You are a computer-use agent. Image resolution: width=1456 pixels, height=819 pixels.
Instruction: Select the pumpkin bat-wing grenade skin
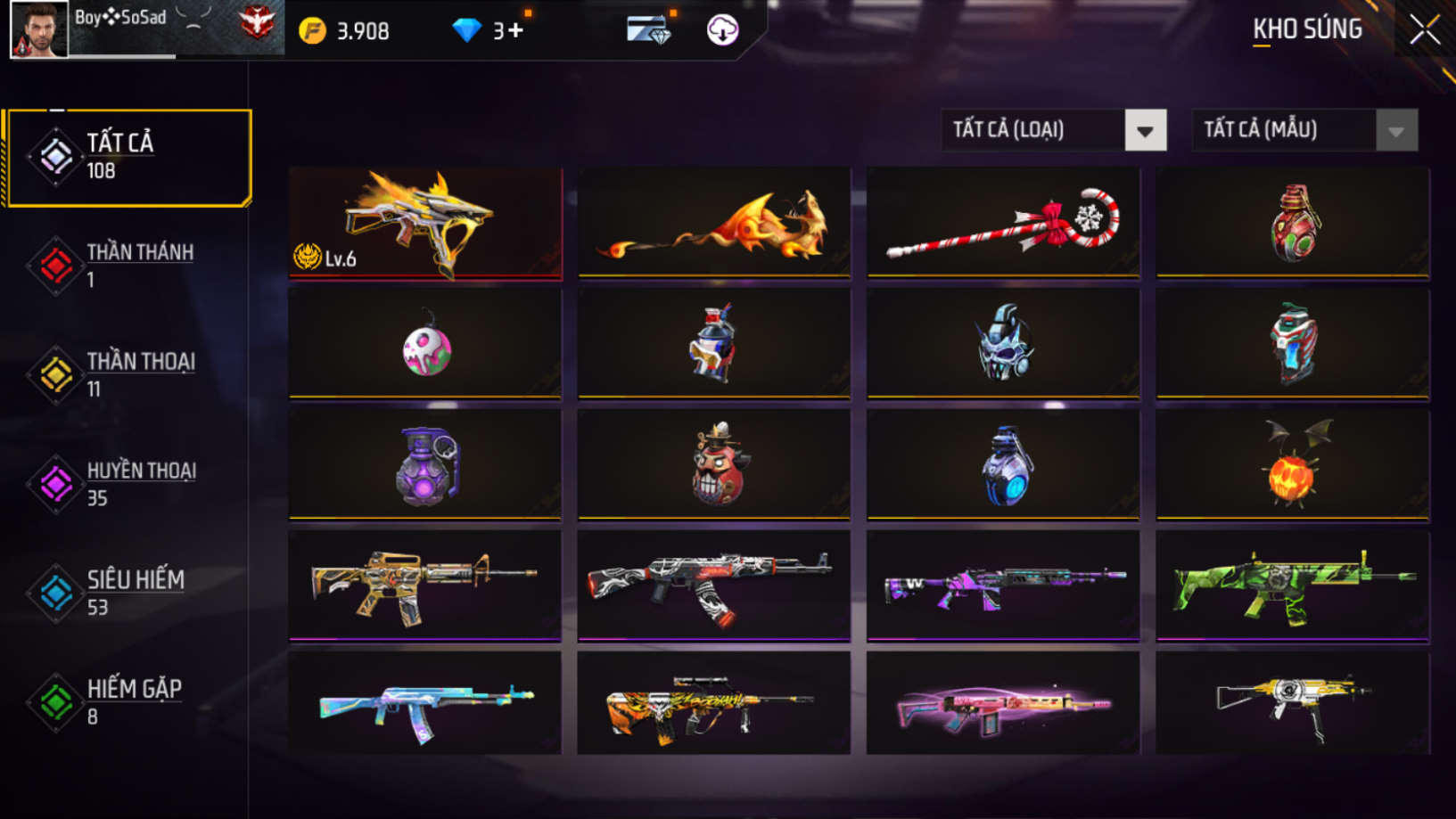point(1292,464)
